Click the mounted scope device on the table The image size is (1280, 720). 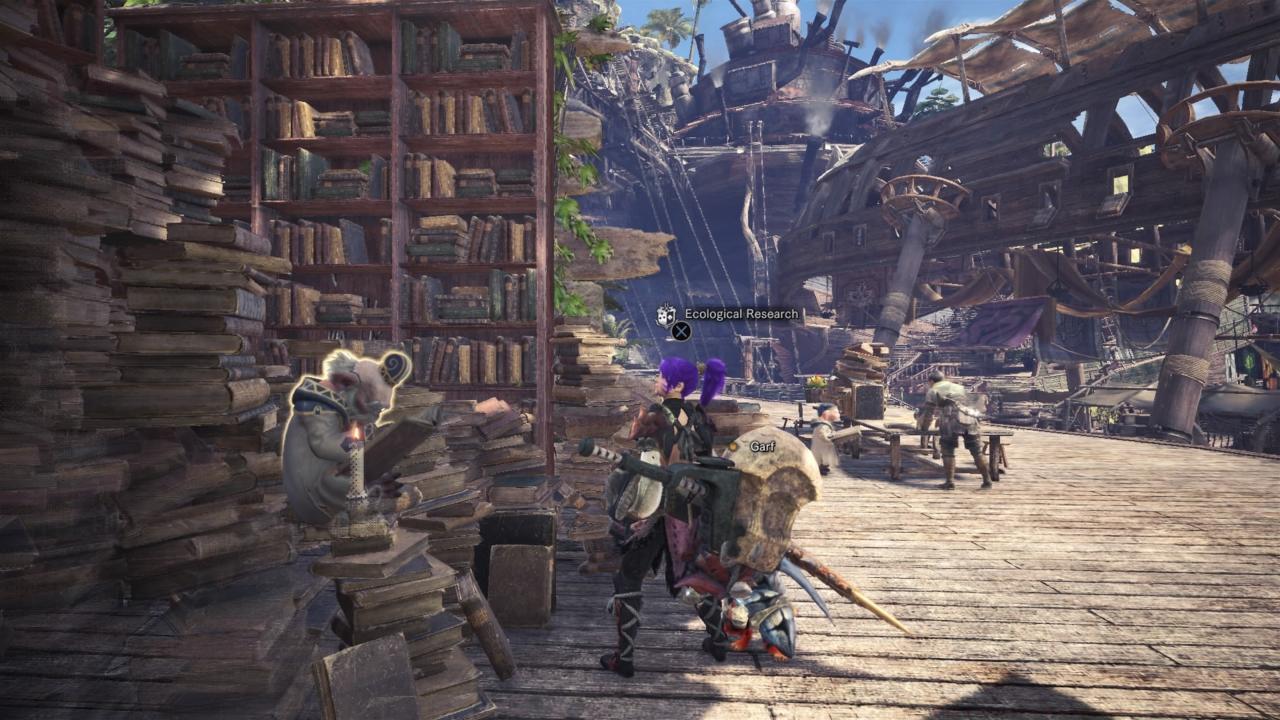pos(800,418)
